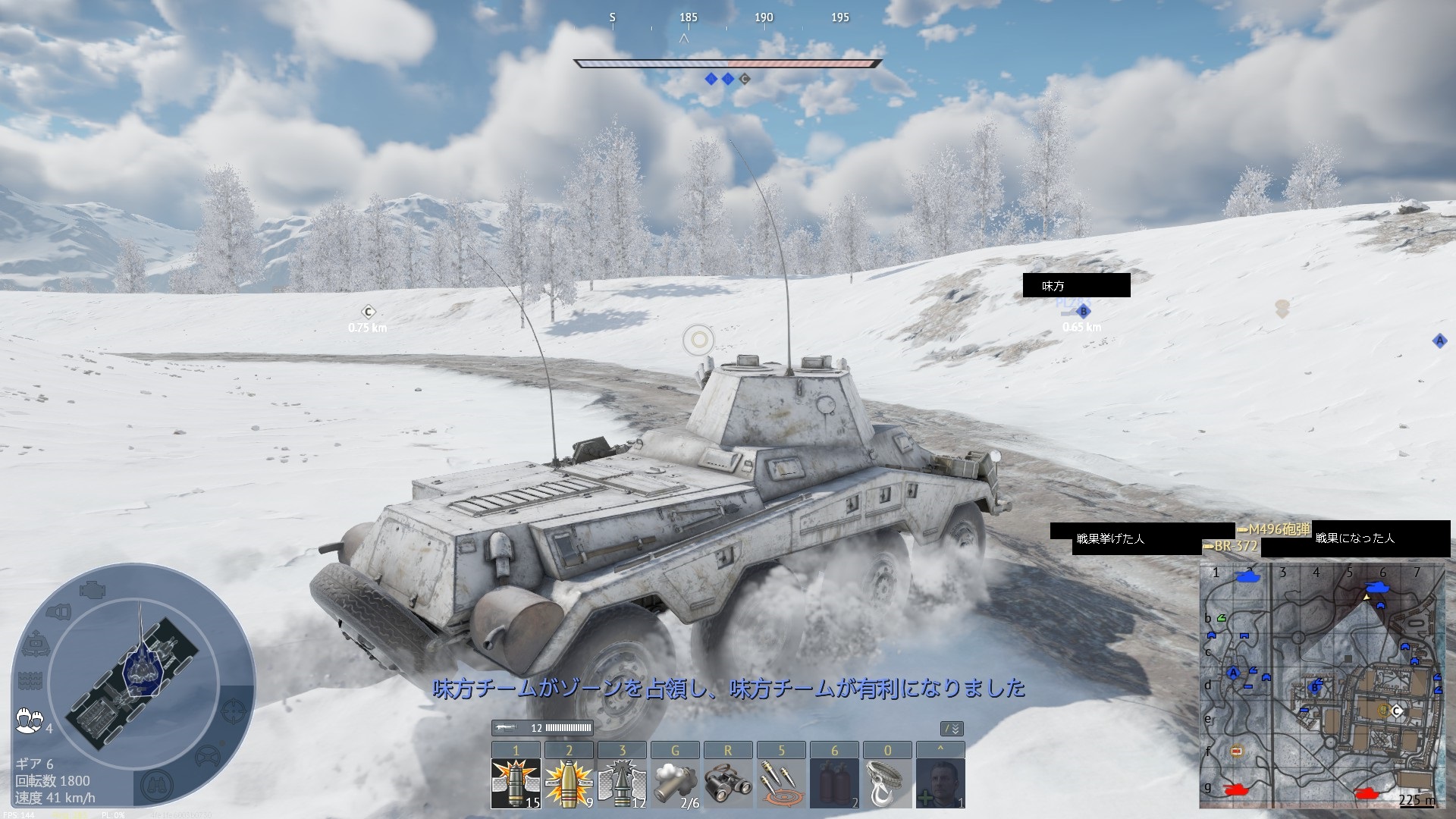Use the fire extinguisher slot
The height and width of the screenshot is (819, 1456).
click(x=834, y=782)
